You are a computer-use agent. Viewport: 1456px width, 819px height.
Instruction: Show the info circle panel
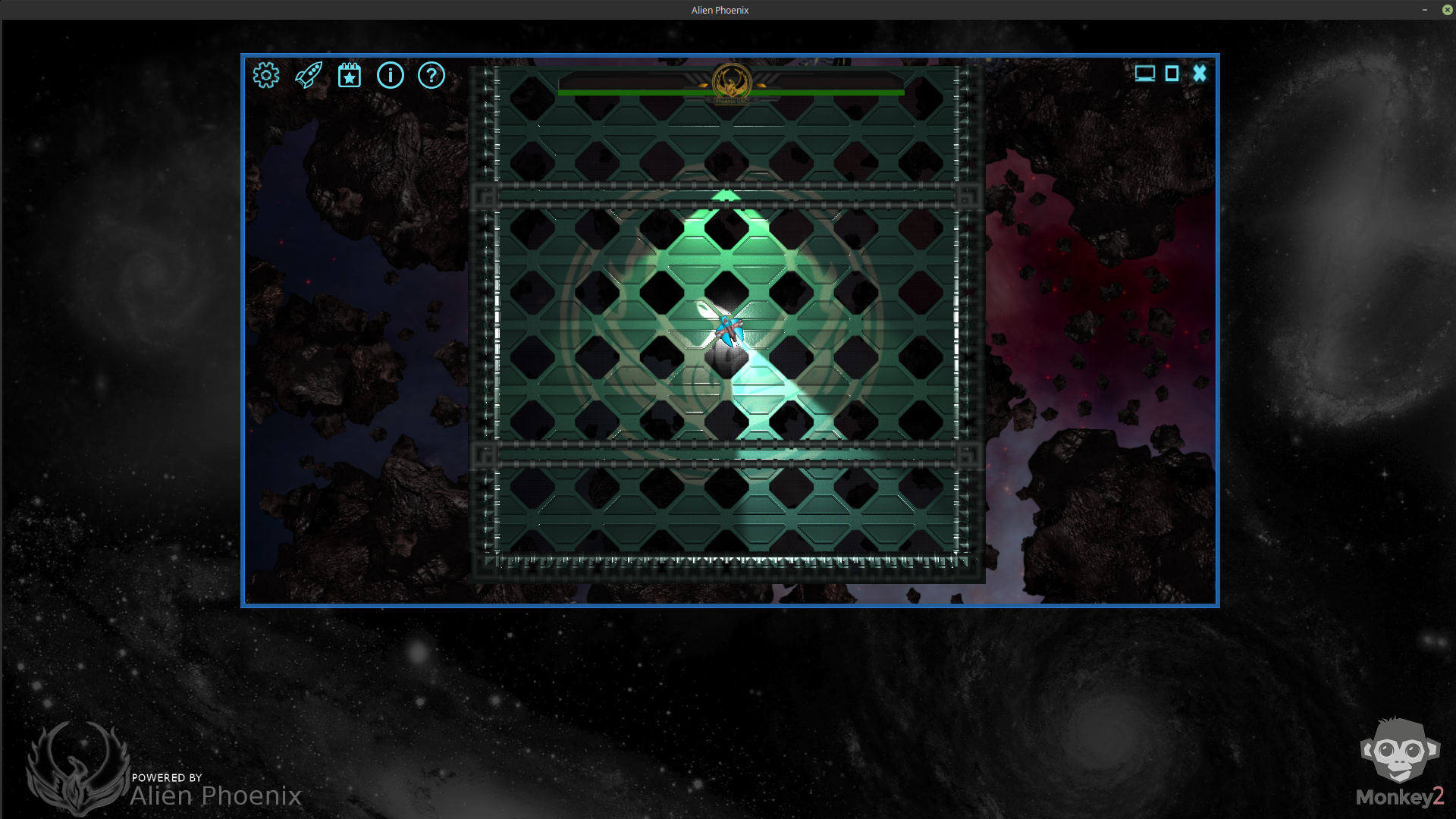pos(391,75)
